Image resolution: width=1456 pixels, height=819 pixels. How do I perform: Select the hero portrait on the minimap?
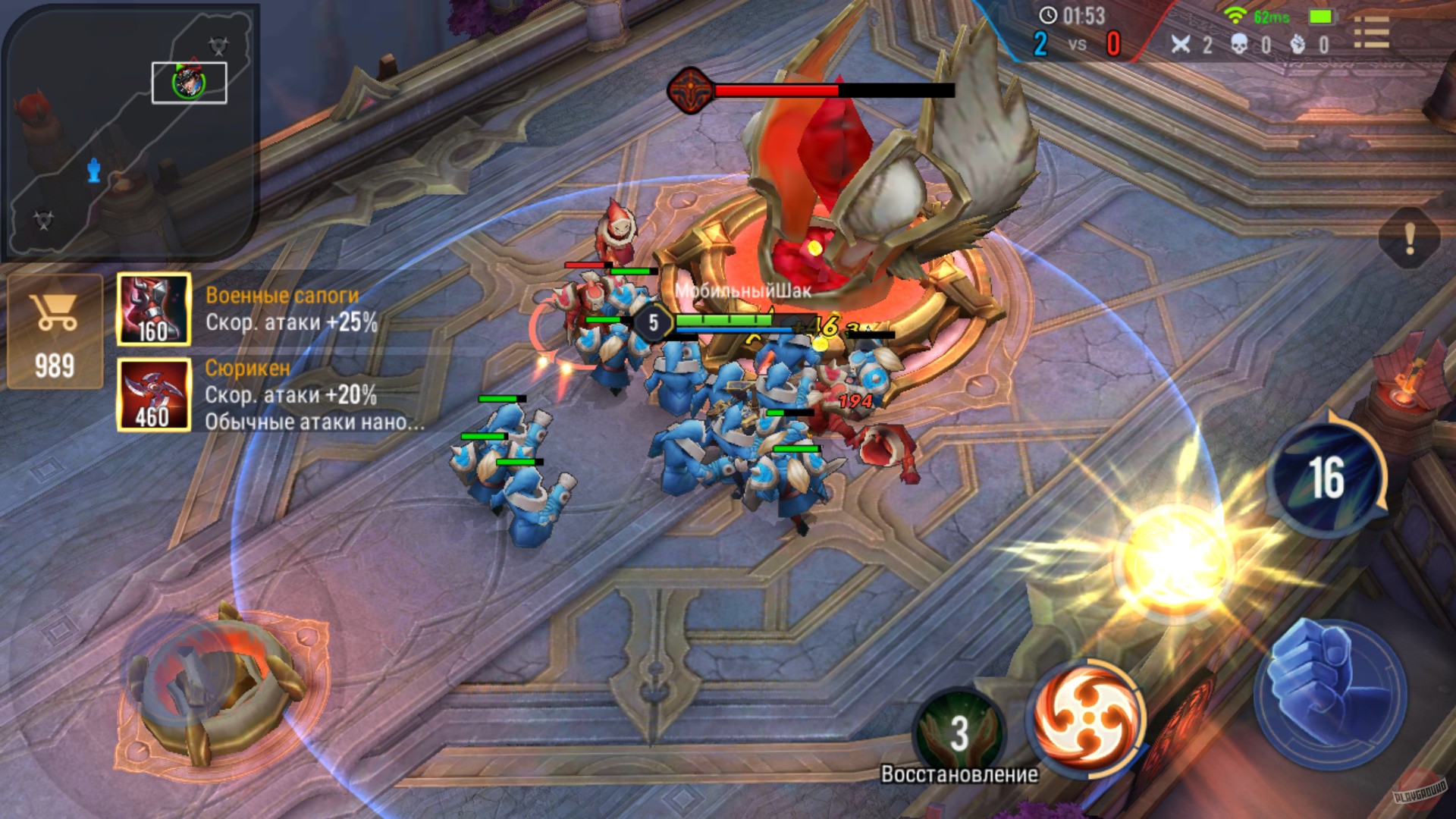(189, 83)
